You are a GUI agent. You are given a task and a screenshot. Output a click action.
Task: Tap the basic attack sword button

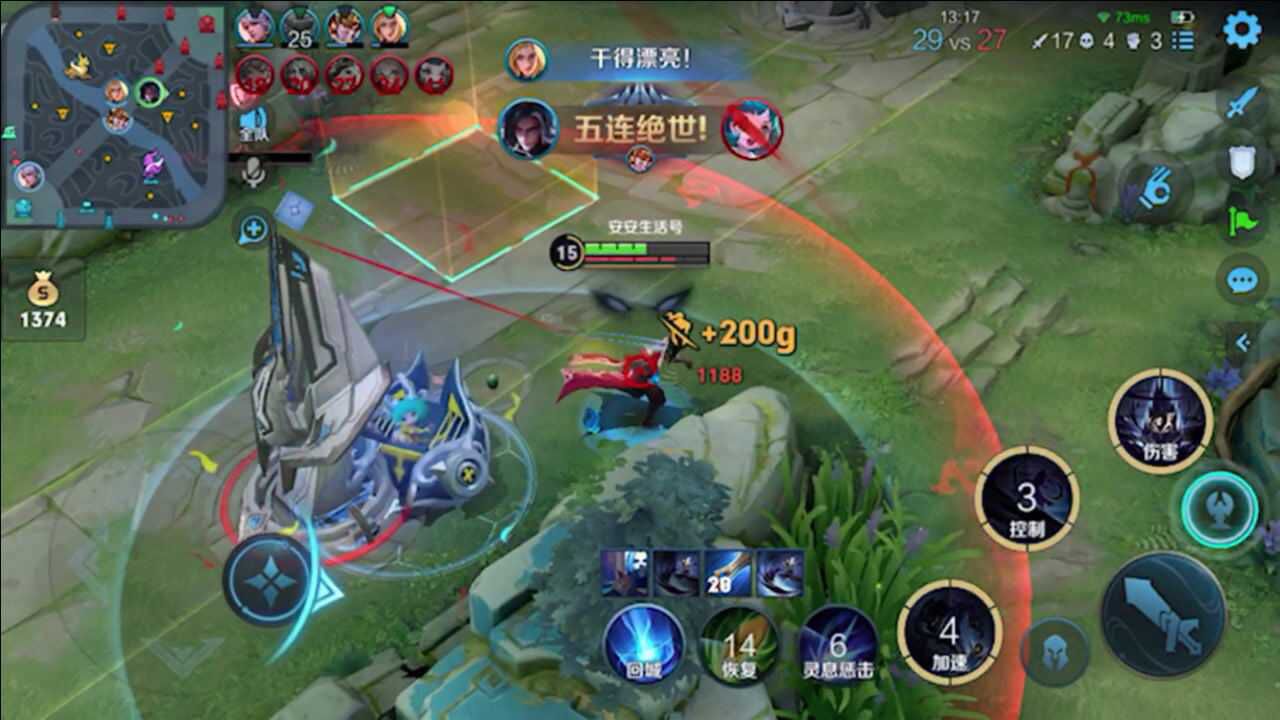(x=1163, y=614)
